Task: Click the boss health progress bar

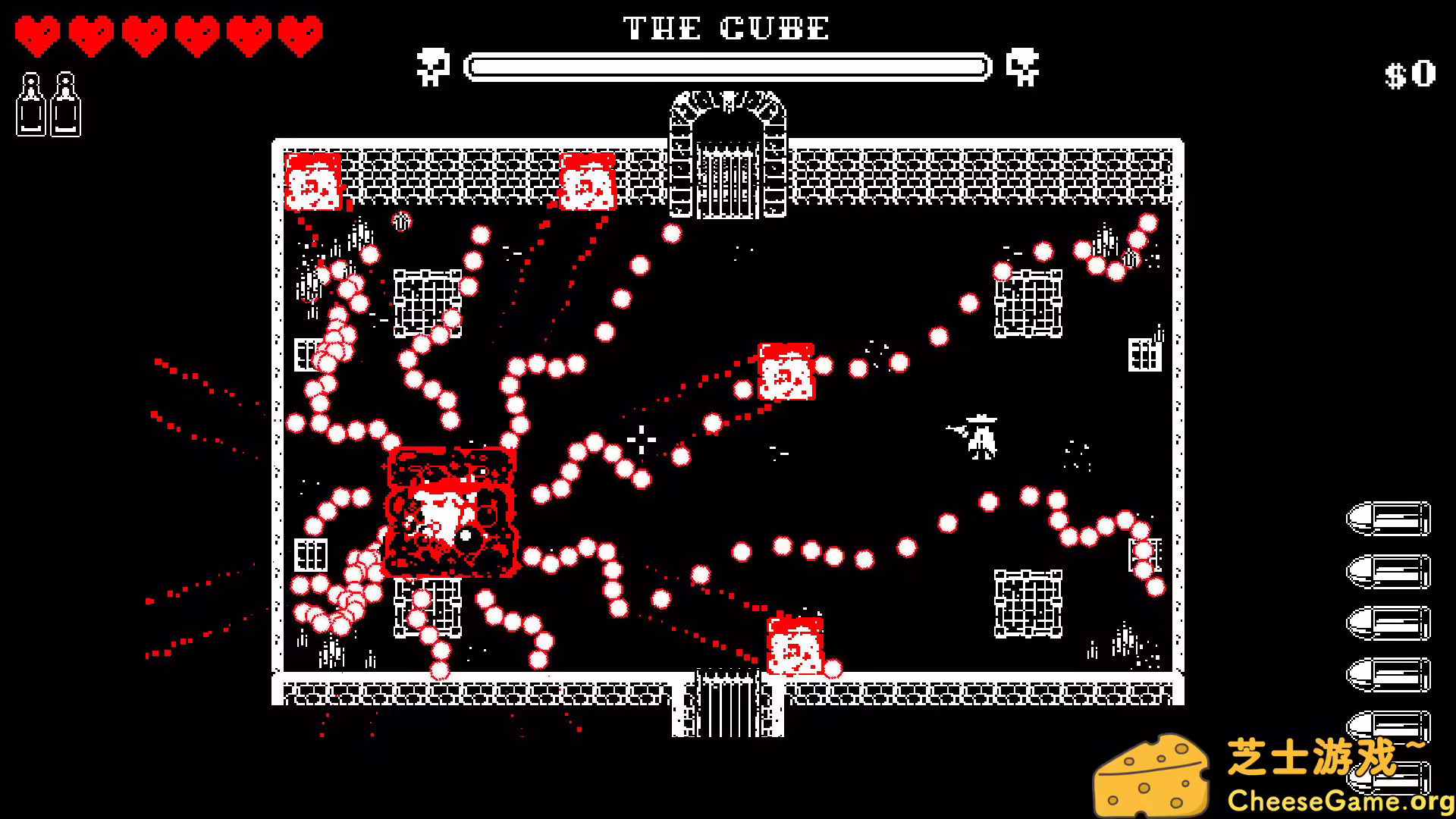Action: (x=730, y=67)
